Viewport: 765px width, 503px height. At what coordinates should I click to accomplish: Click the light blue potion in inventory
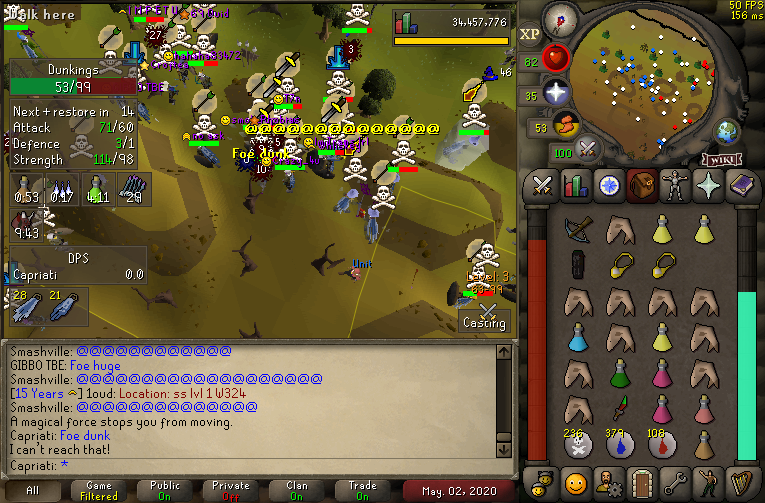point(578,336)
